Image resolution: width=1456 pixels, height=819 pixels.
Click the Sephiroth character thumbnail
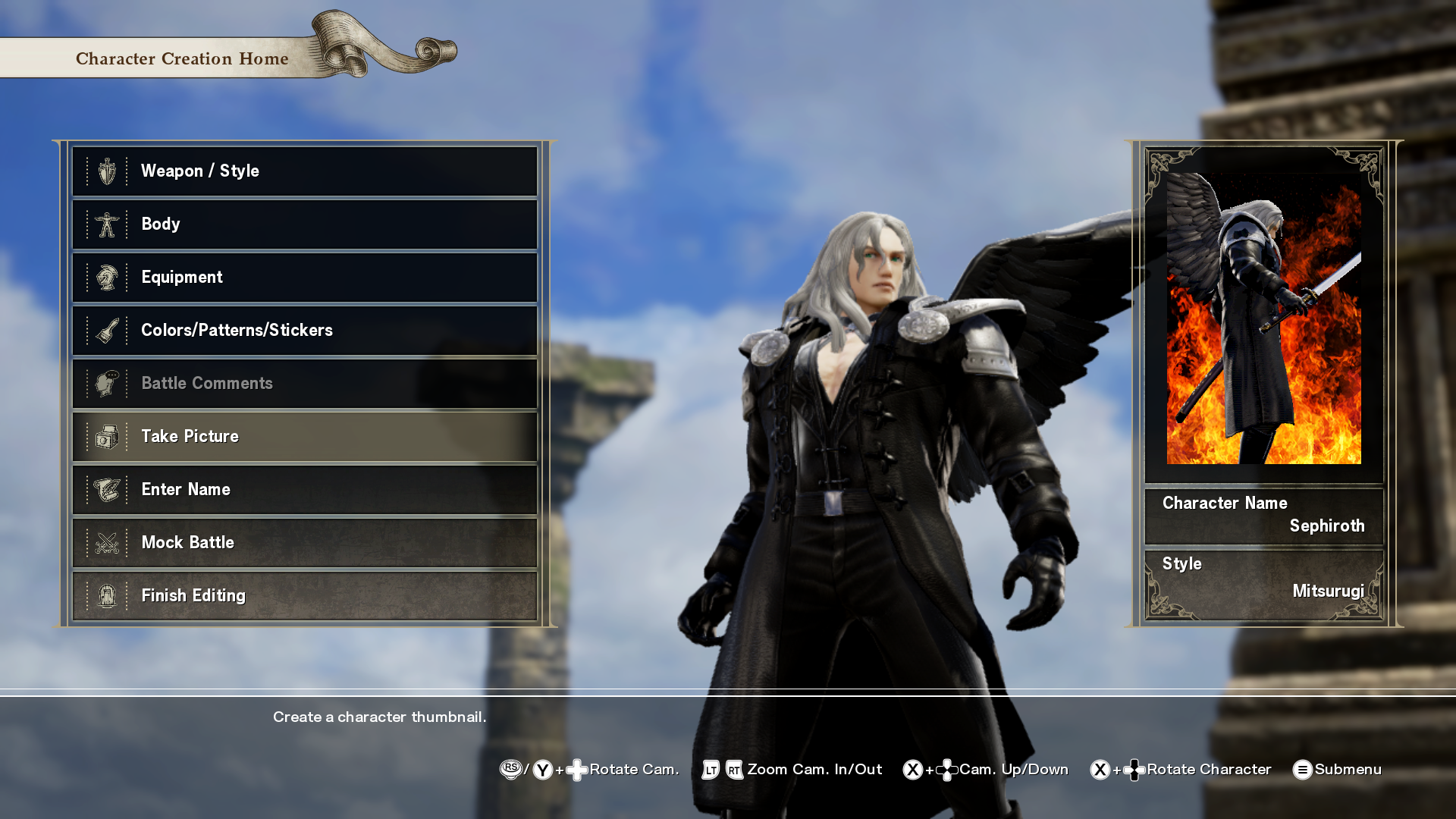pyautogui.click(x=1263, y=318)
